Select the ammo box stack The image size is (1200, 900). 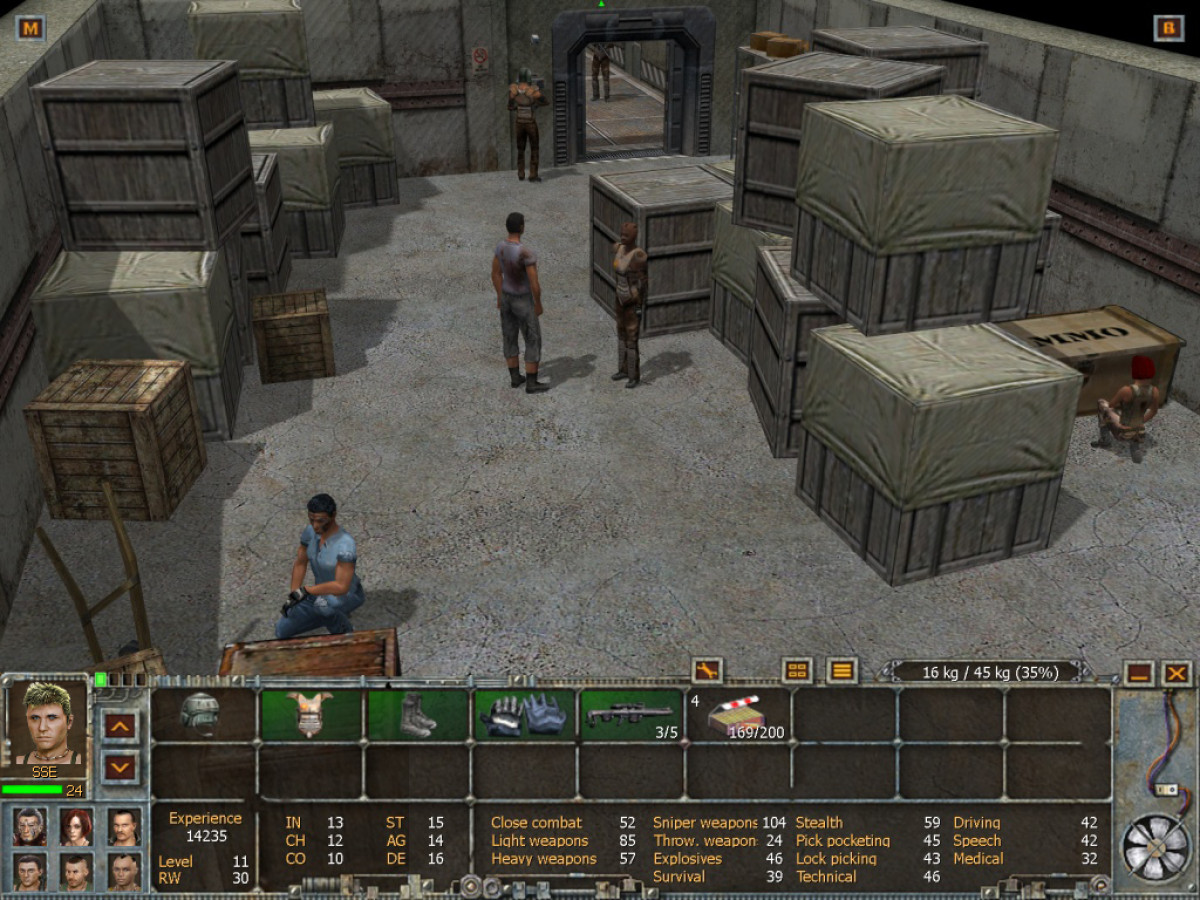(738, 715)
